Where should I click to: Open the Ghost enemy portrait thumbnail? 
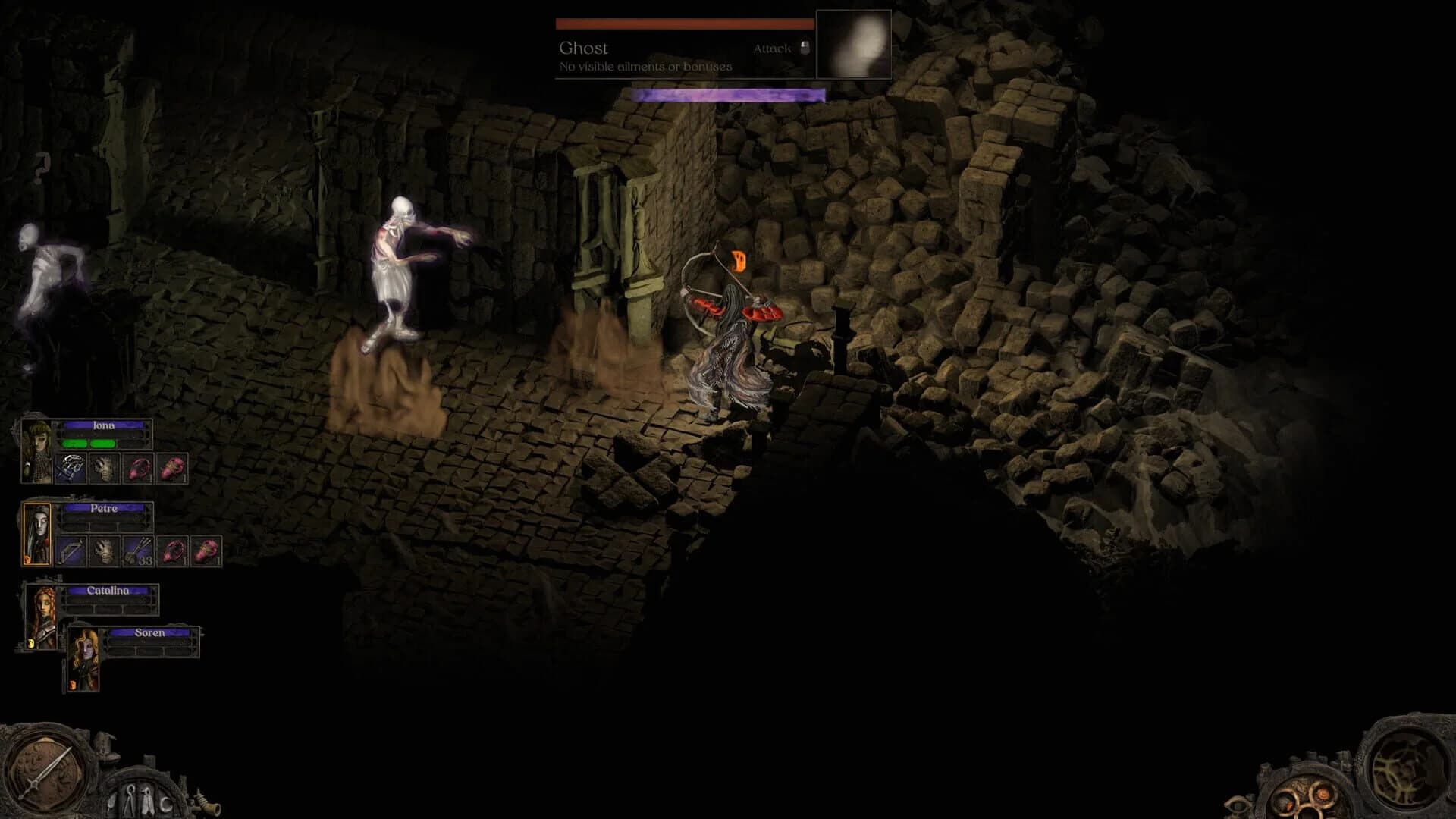[853, 45]
